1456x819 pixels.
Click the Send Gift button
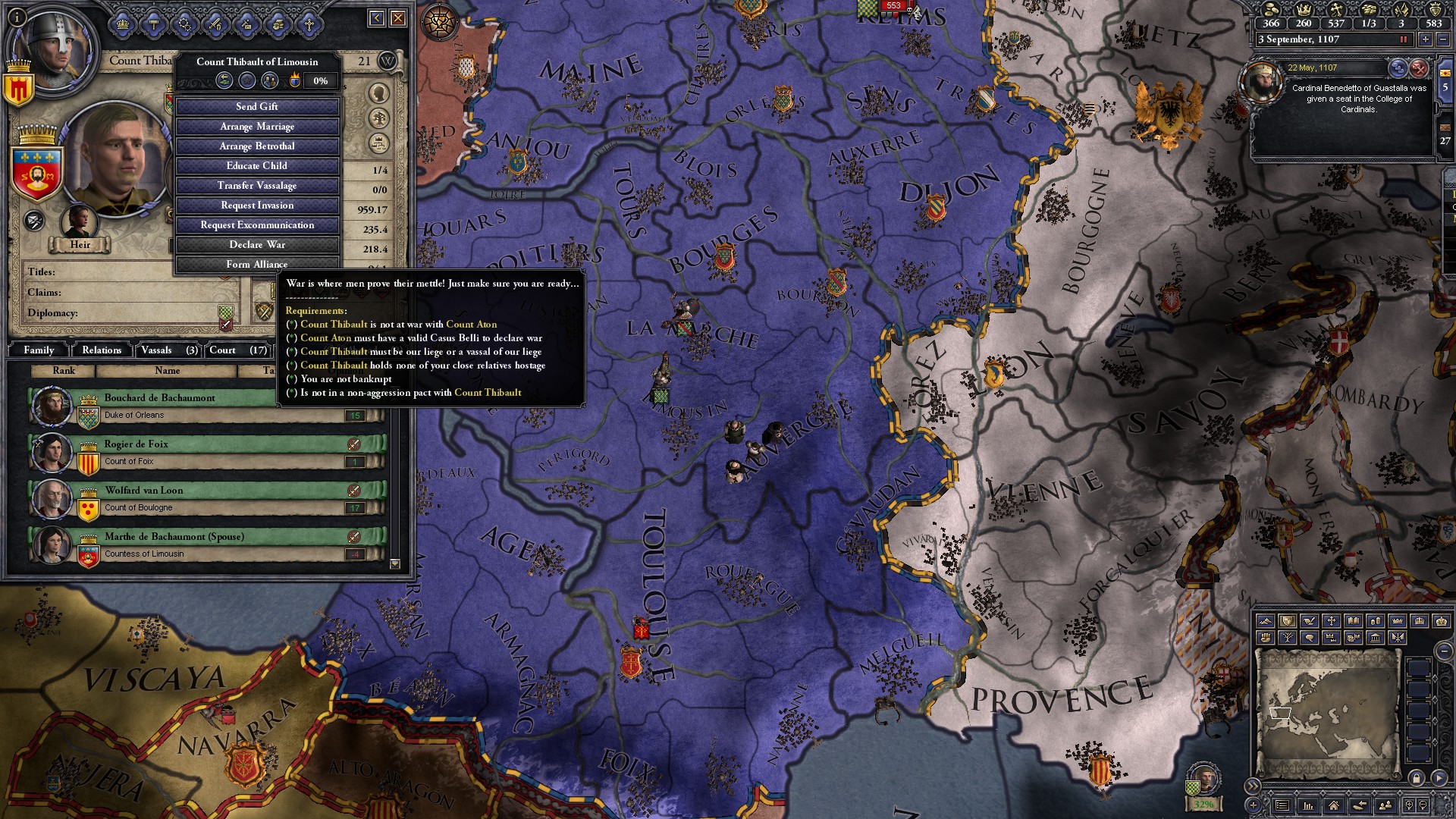pyautogui.click(x=257, y=107)
